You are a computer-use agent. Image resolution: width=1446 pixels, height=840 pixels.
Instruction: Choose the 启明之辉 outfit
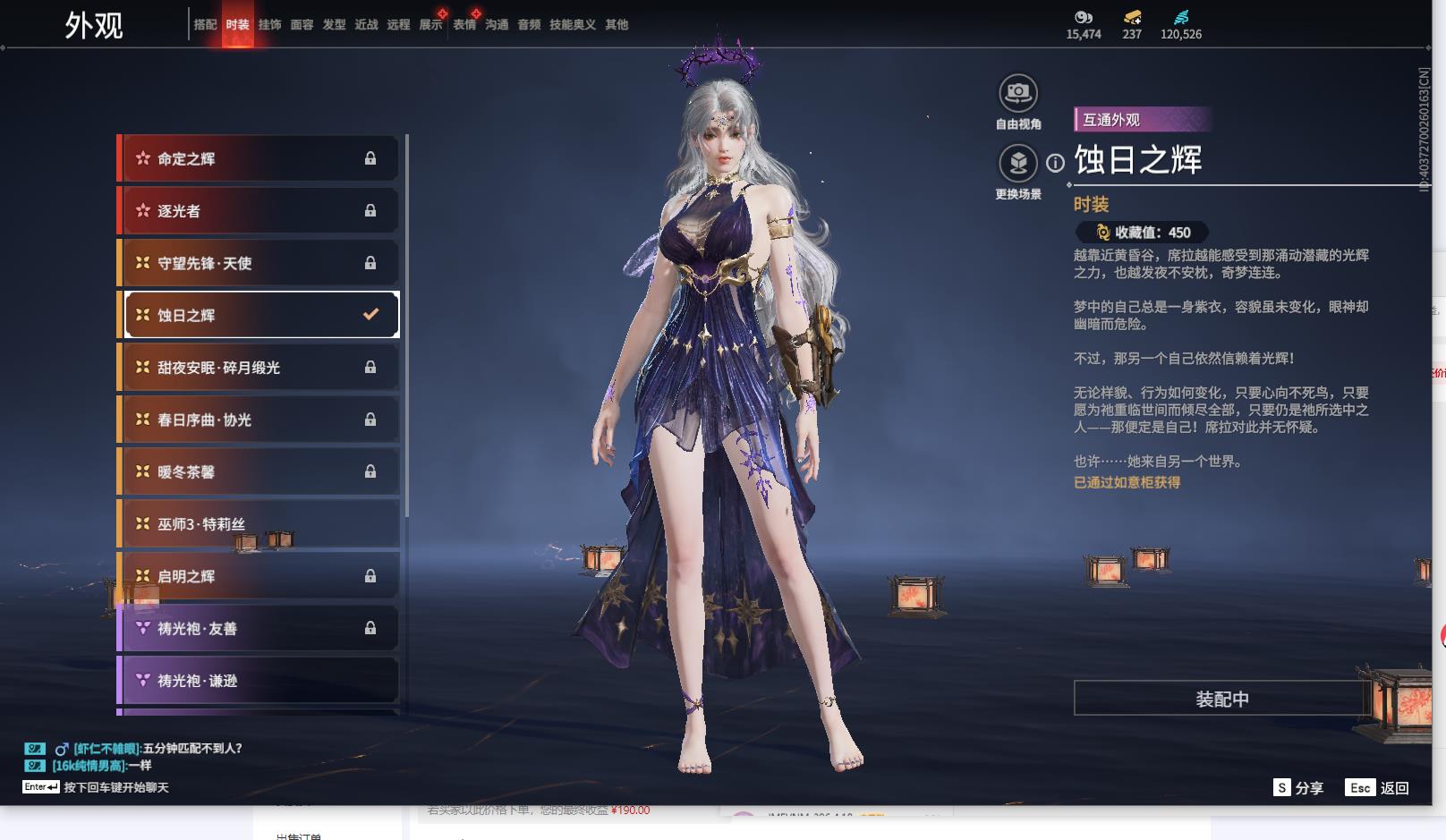pos(258,576)
